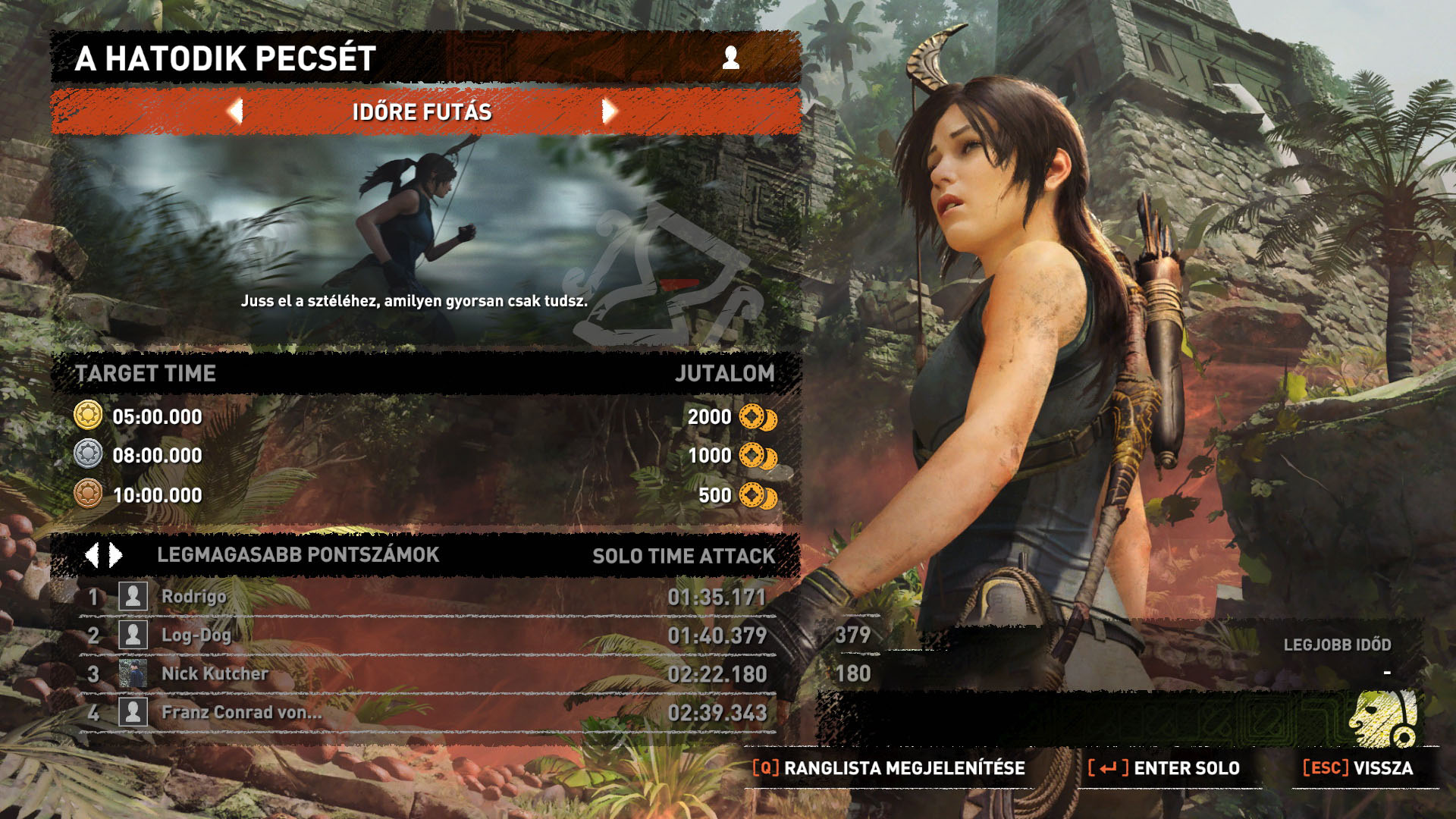Image resolution: width=1456 pixels, height=819 pixels.
Task: Click the player profile icon in header
Action: (x=731, y=58)
